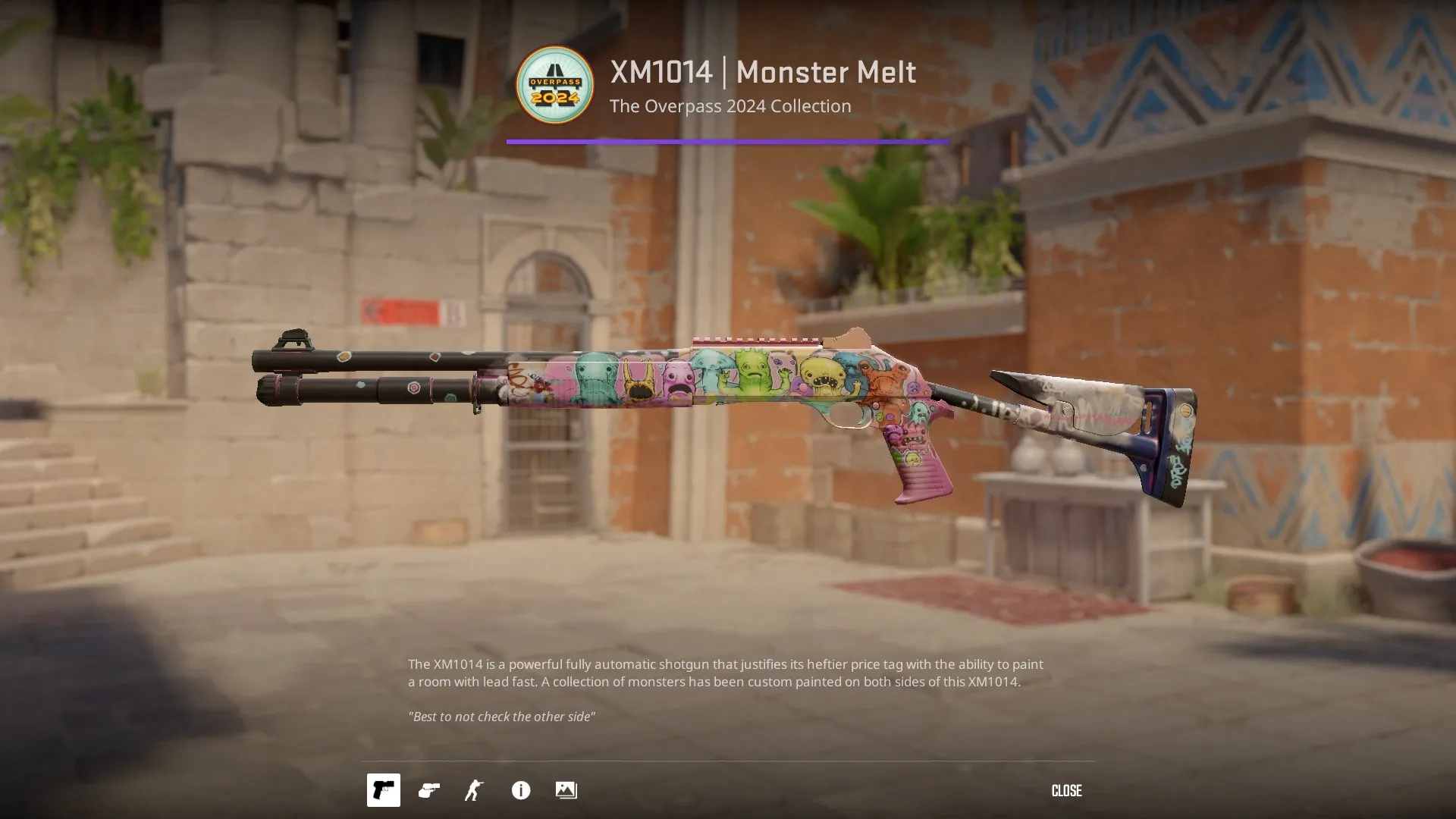1456x819 pixels.
Task: Close the weapon inspect screen
Action: coord(1066,790)
